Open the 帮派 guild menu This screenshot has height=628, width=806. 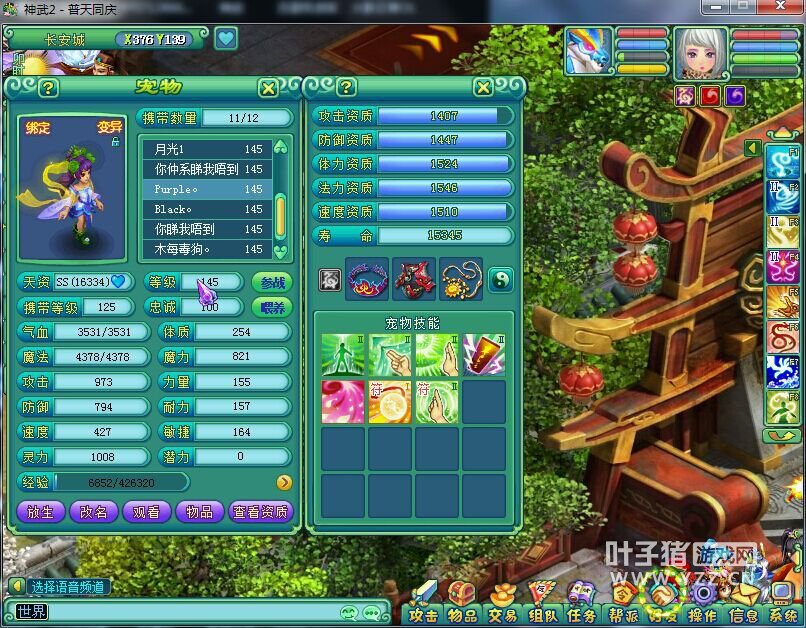pos(623,615)
